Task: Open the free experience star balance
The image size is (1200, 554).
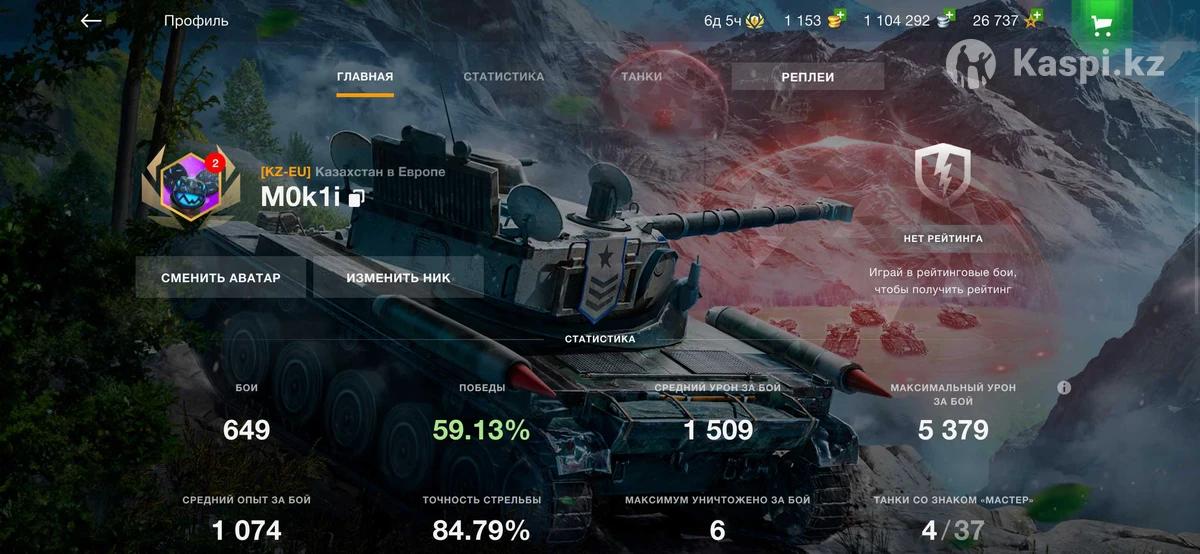Action: pyautogui.click(x=1007, y=20)
